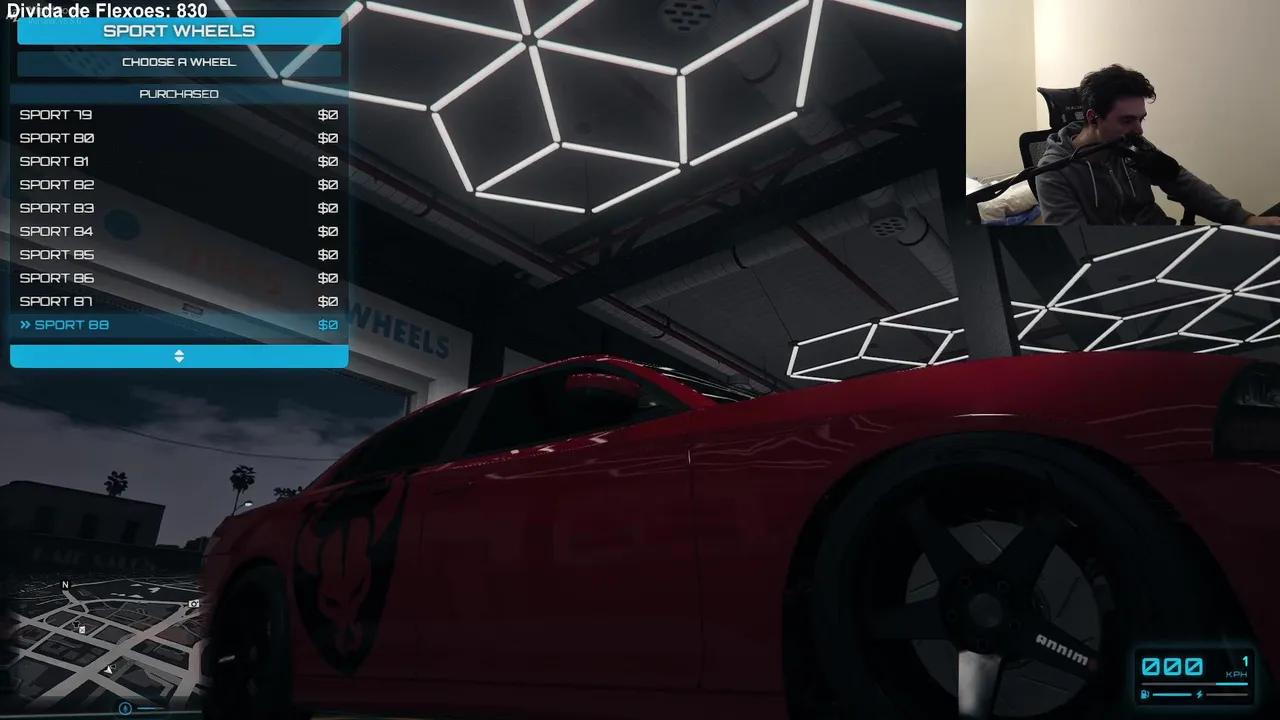The height and width of the screenshot is (720, 1280).
Task: Click the fuel pump icon on the HUD
Action: pyautogui.click(x=1145, y=694)
